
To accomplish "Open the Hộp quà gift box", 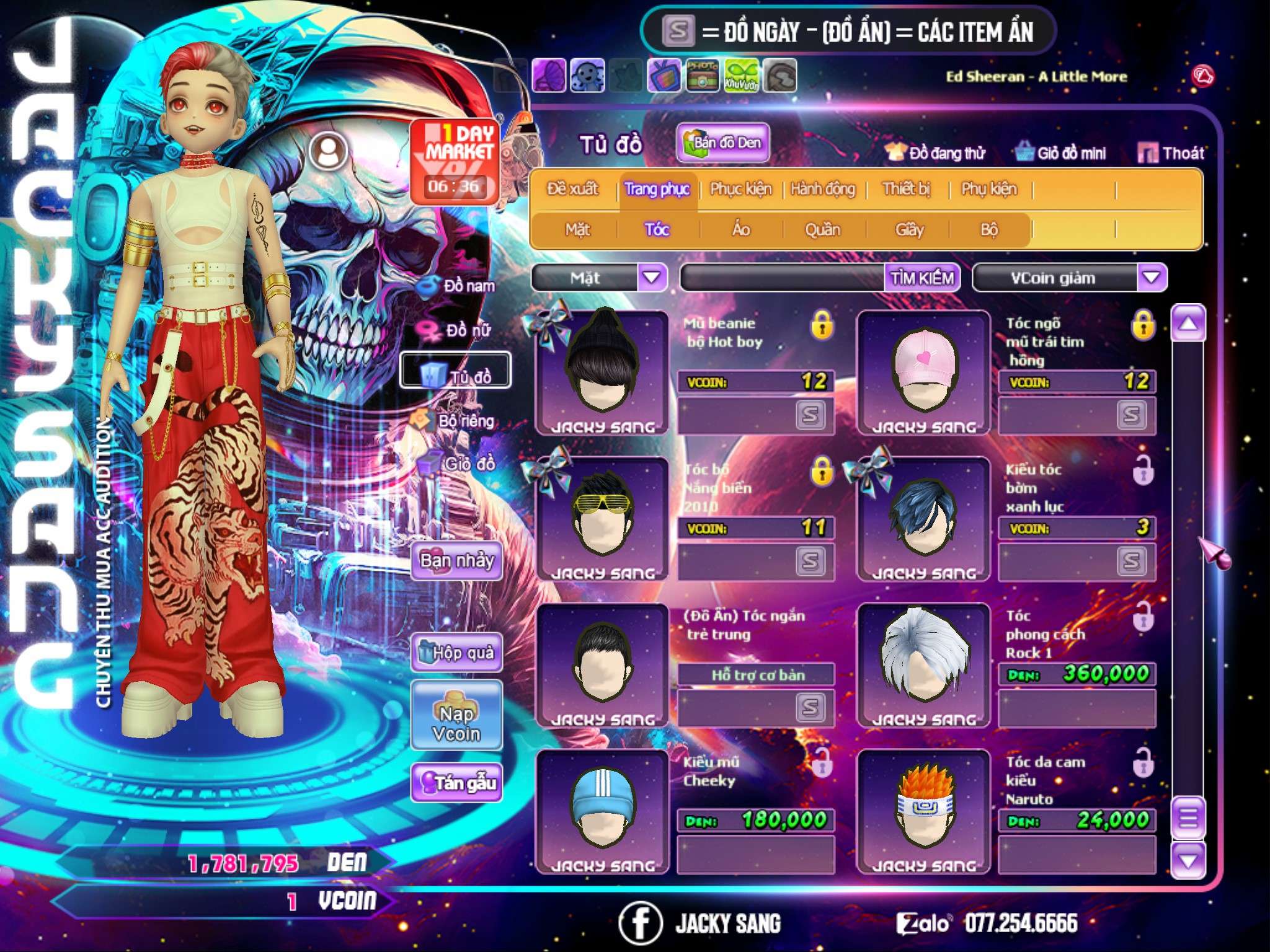I will 456,652.
